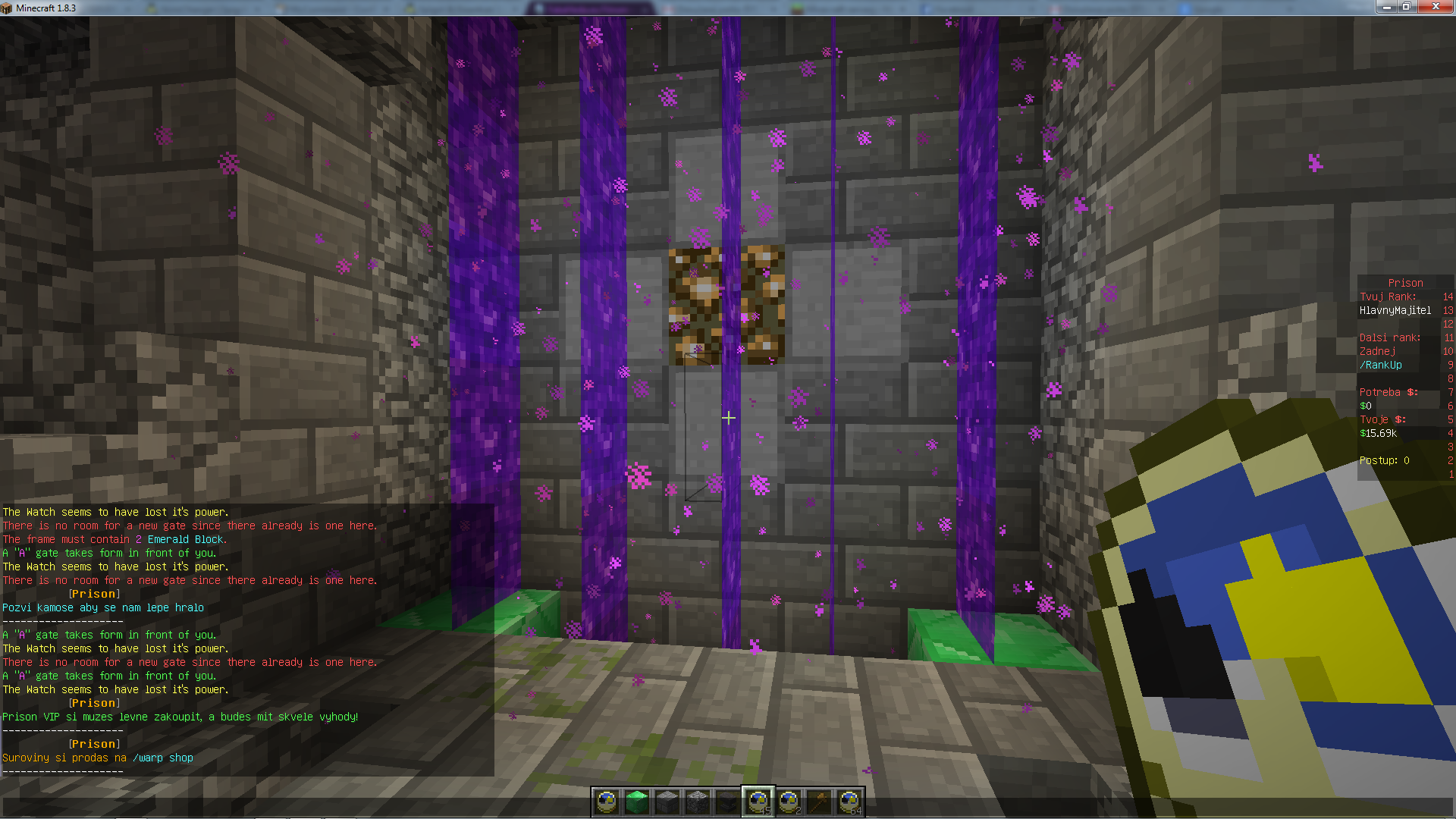Select the anvil hotbar slot
Image resolution: width=1456 pixels, height=819 pixels.
pyautogui.click(x=728, y=802)
